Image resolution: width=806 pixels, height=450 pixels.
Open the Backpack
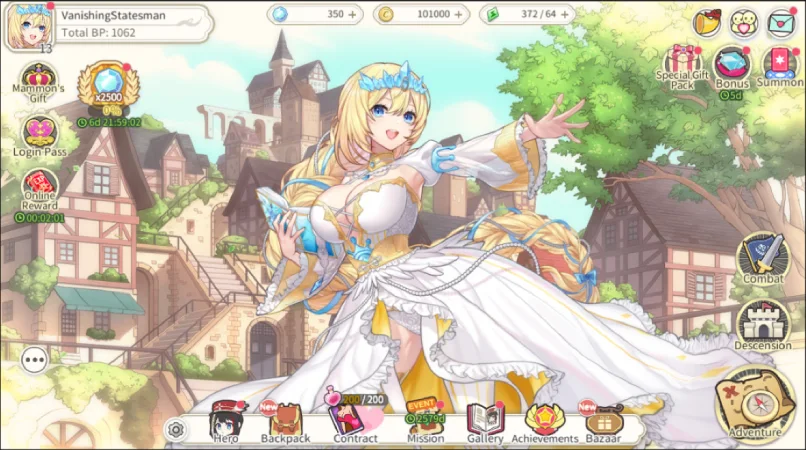click(285, 424)
